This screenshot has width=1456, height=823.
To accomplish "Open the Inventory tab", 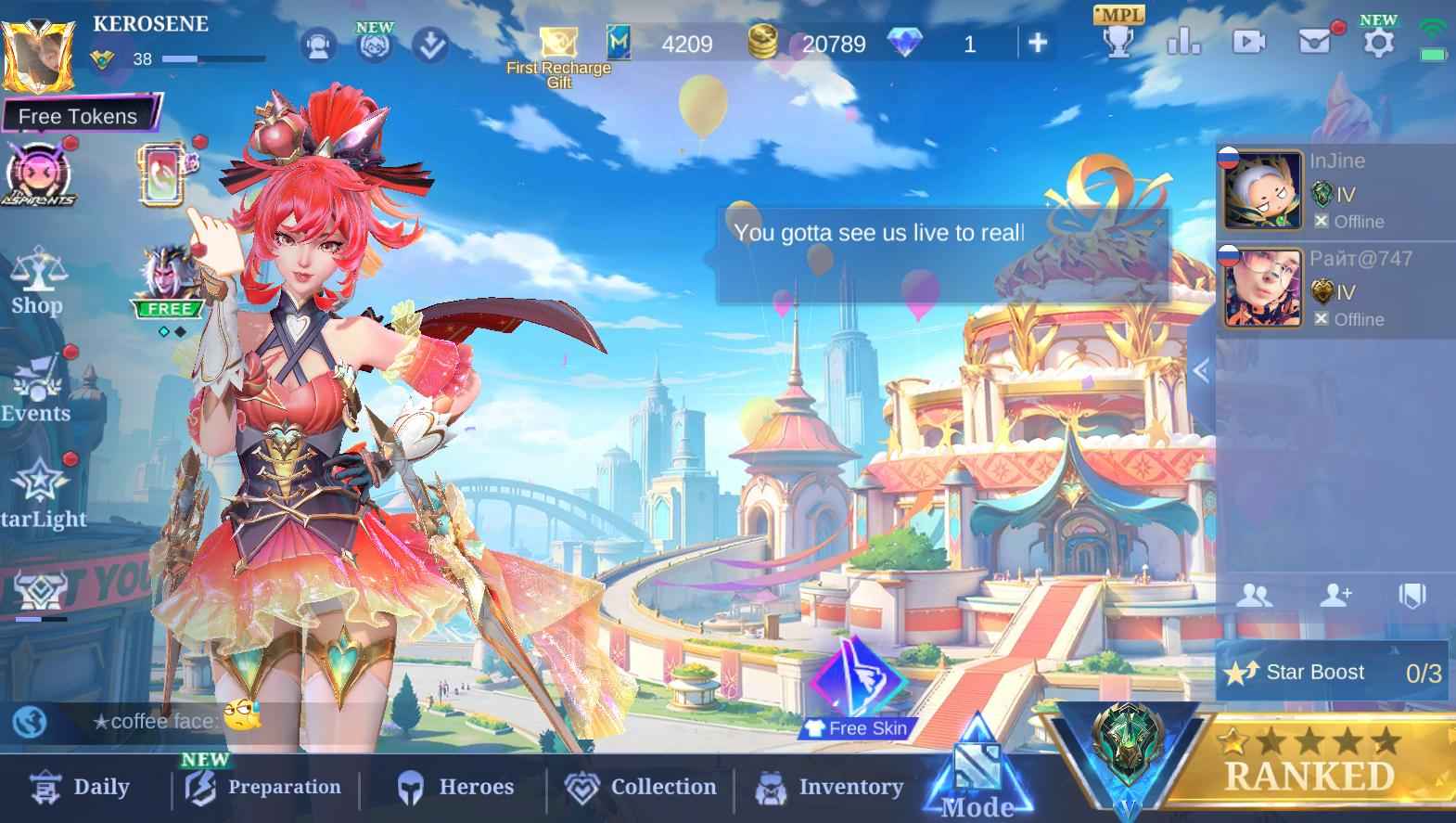I will pyautogui.click(x=828, y=787).
